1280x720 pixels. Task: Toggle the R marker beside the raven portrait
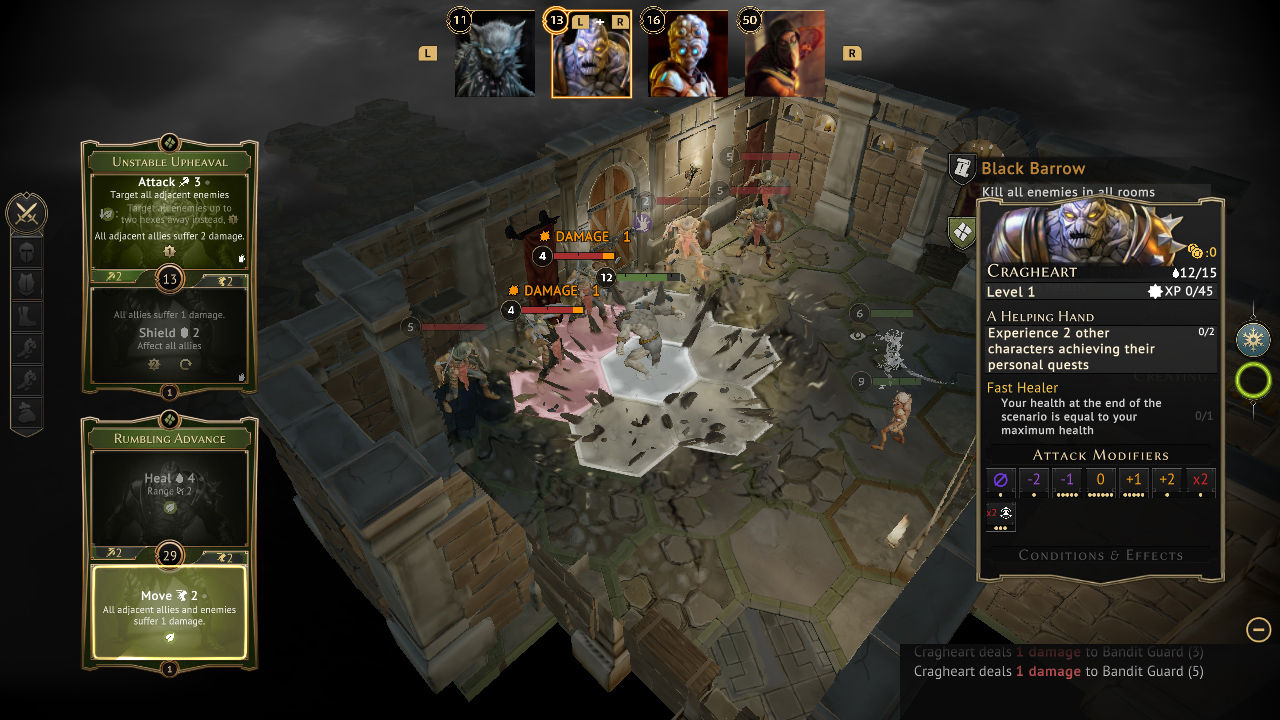(x=851, y=52)
